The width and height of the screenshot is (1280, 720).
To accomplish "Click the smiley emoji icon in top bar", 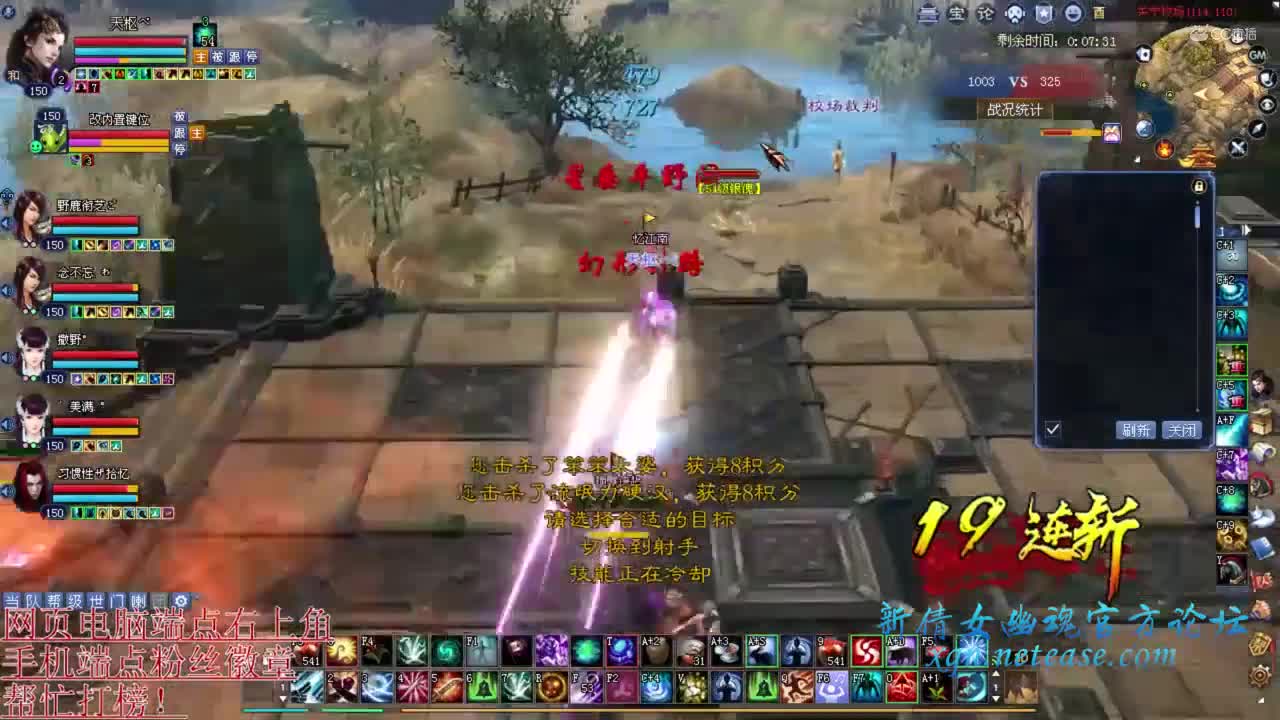I will 1073,14.
